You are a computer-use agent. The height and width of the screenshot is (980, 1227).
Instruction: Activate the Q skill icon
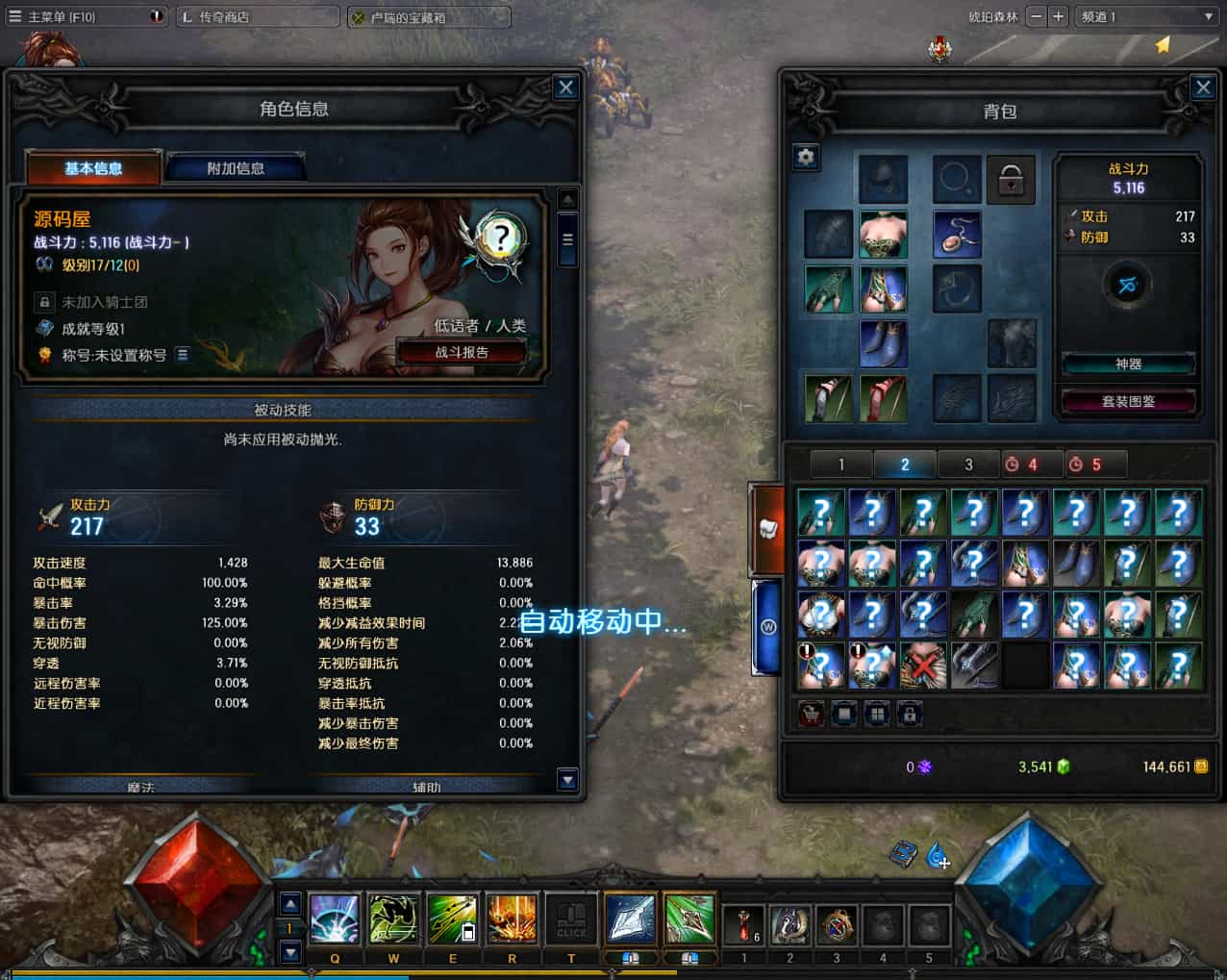coord(335,919)
